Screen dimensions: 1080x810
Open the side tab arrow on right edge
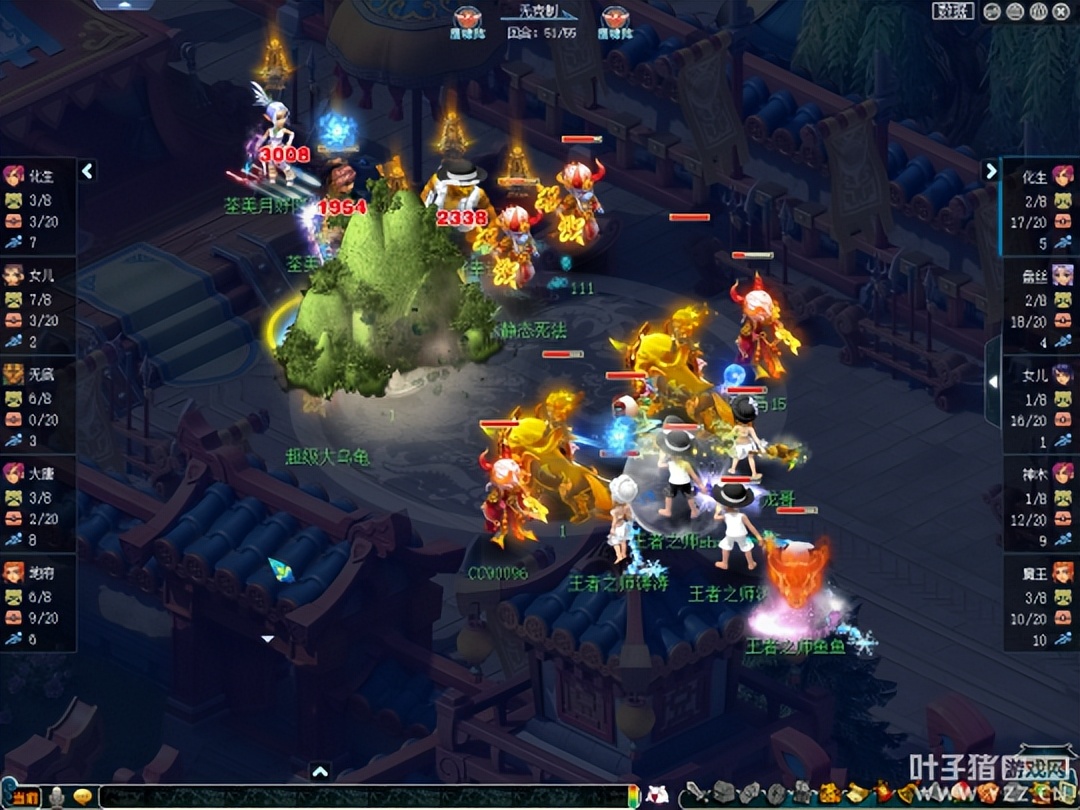(992, 381)
